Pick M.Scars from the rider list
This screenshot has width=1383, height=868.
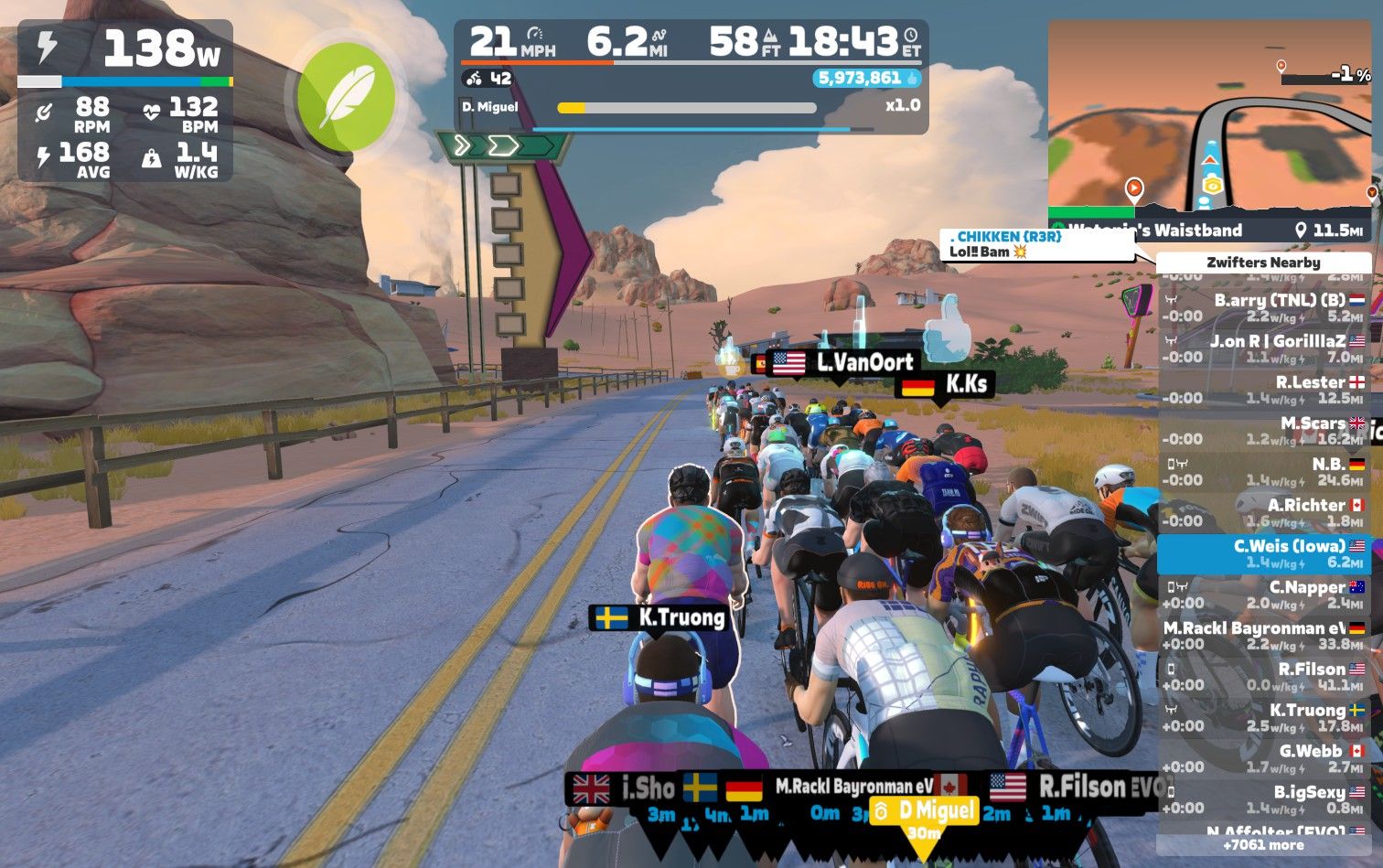[x=1263, y=431]
